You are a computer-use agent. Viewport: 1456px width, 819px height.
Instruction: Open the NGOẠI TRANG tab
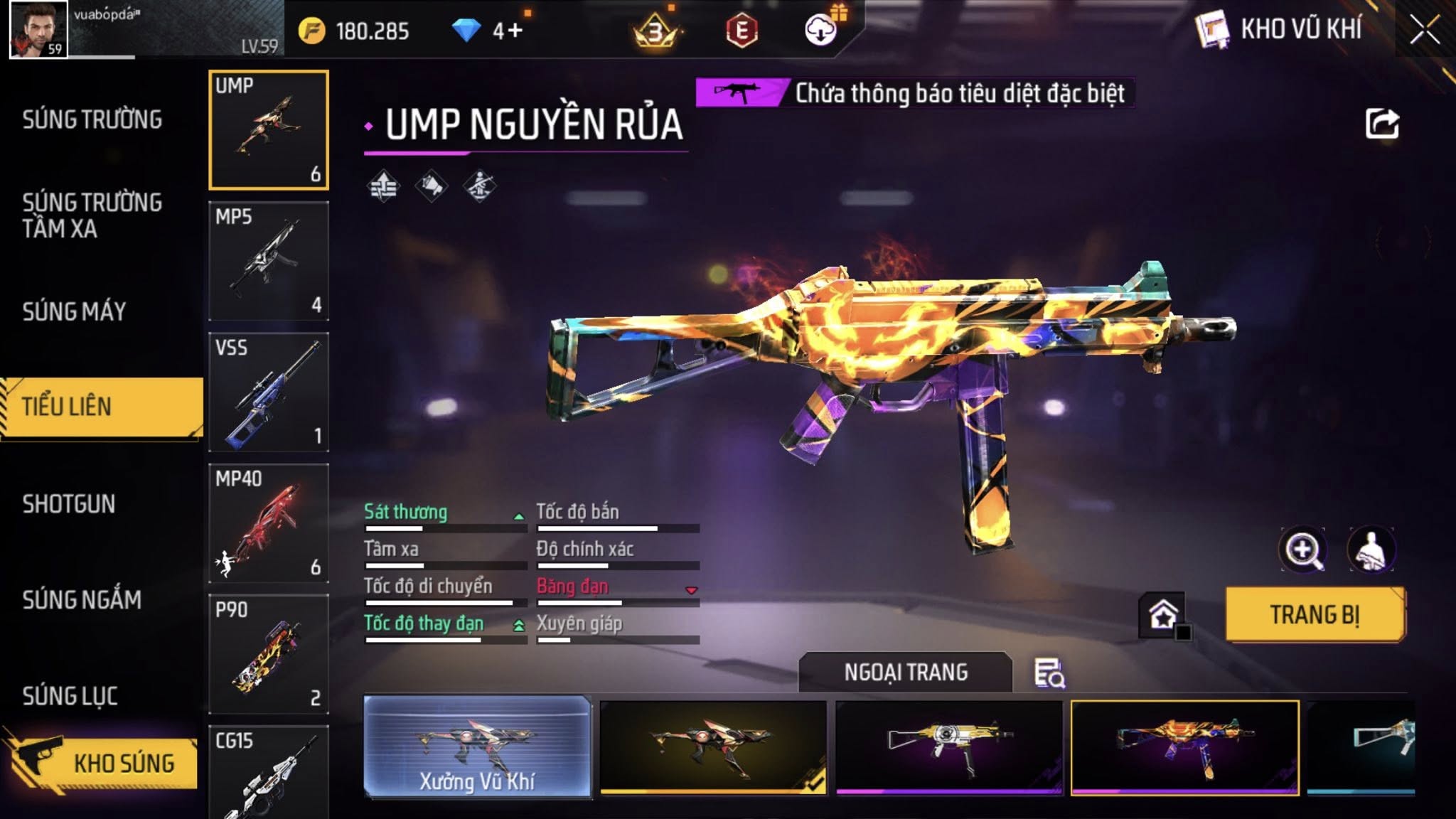(906, 673)
